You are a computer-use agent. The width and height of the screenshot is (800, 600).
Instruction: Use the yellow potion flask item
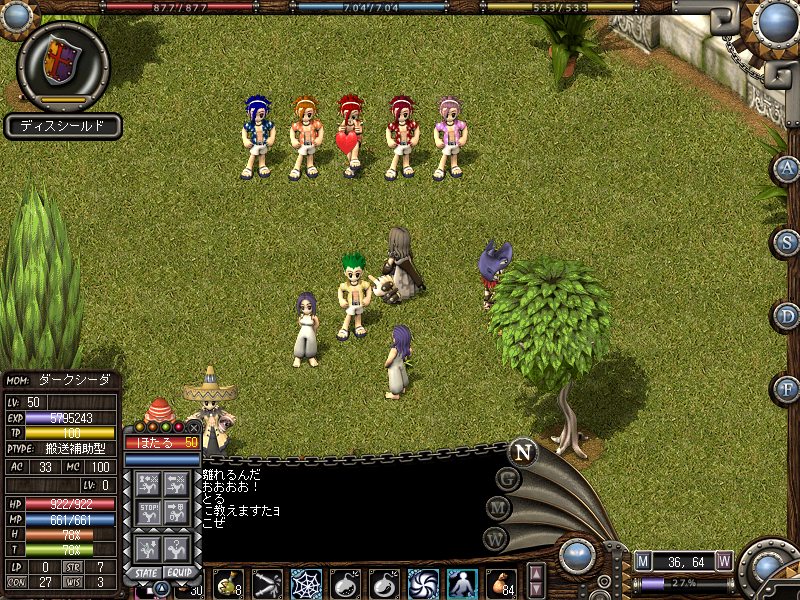[227, 584]
